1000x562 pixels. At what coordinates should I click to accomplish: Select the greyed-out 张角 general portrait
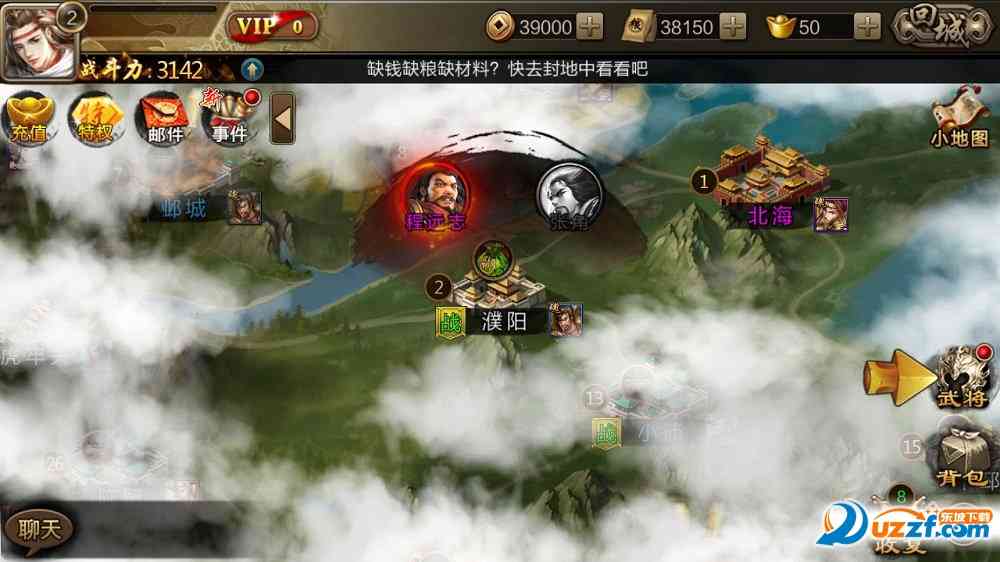click(x=569, y=193)
